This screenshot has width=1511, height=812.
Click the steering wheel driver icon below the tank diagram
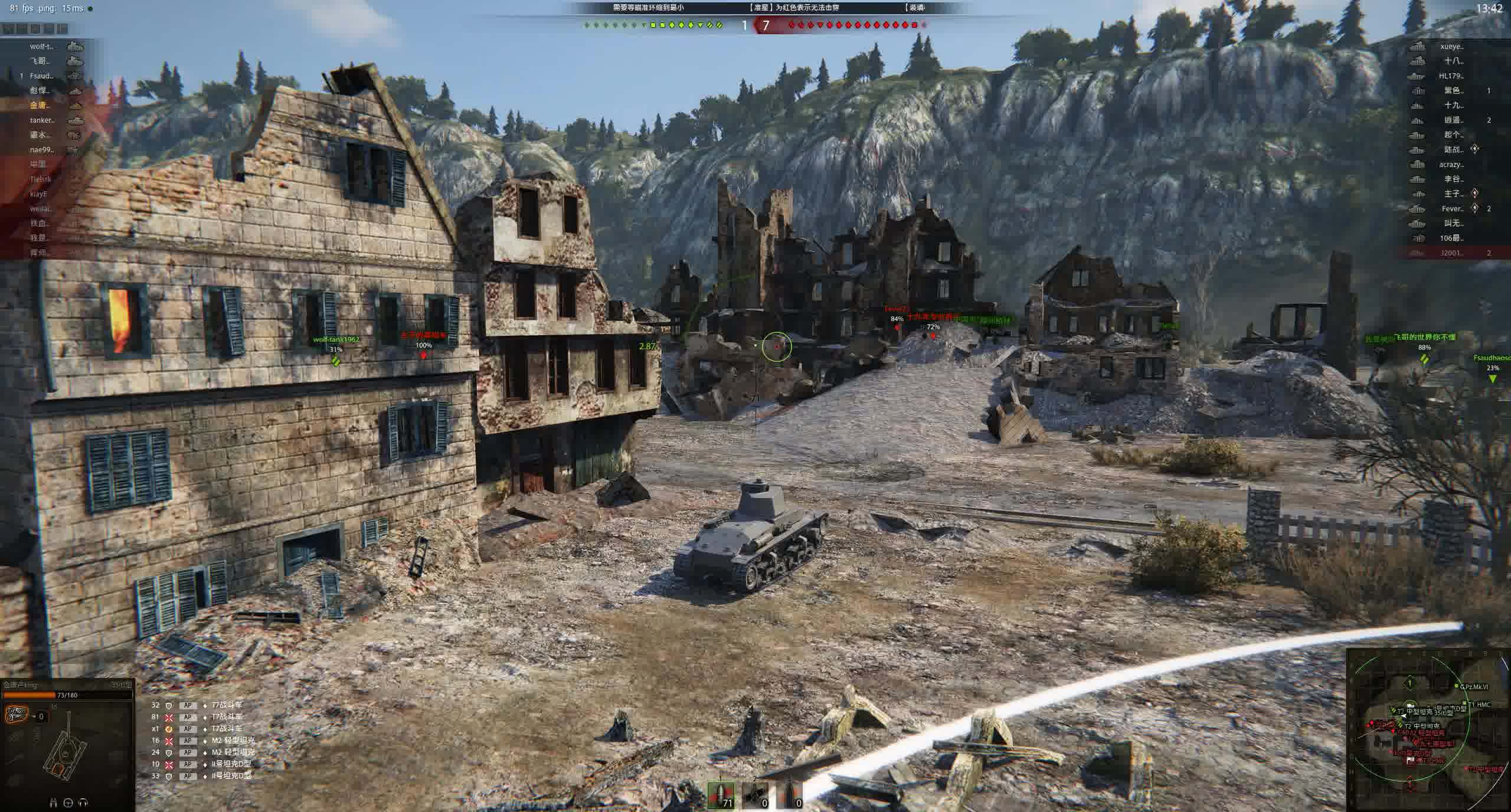pyautogui.click(x=68, y=804)
